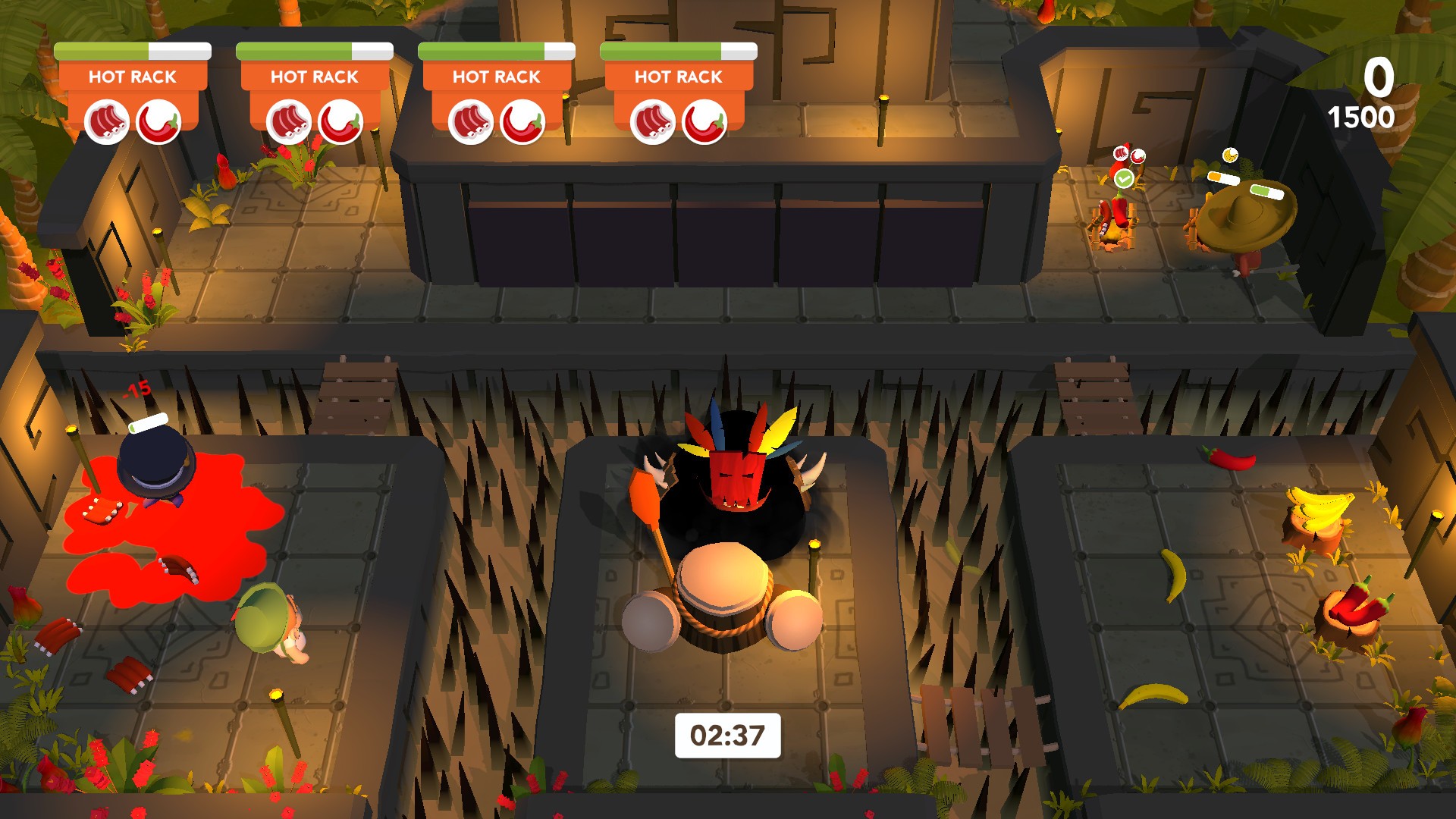Select the meat icon on the fourth HOT RACK order
Image resolution: width=1456 pixels, height=819 pixels.
click(x=652, y=121)
